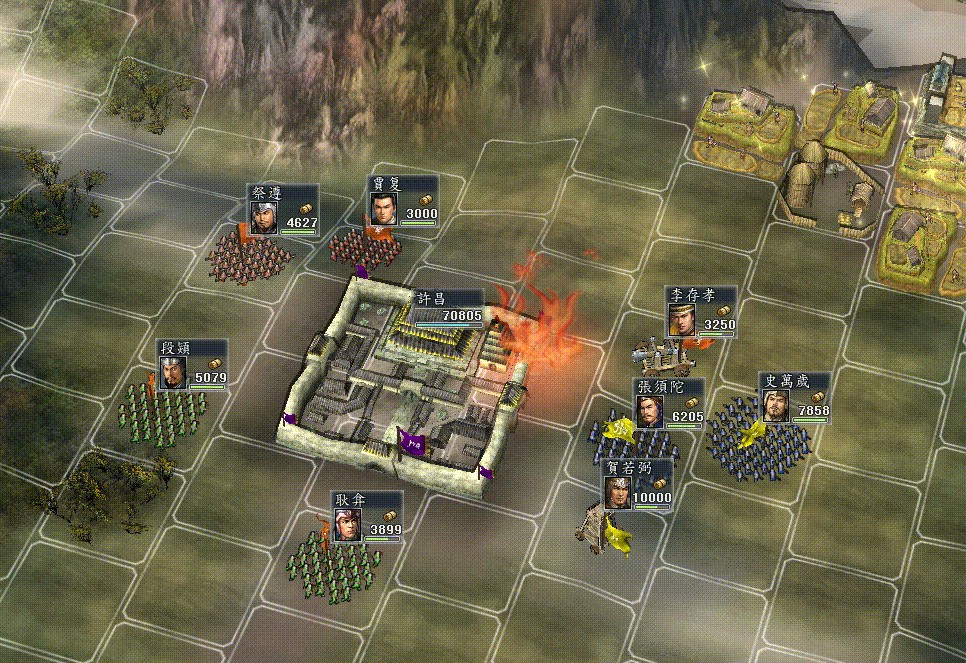
Task: Pick the 張須陀 unit tag showing 6205
Action: pos(669,404)
